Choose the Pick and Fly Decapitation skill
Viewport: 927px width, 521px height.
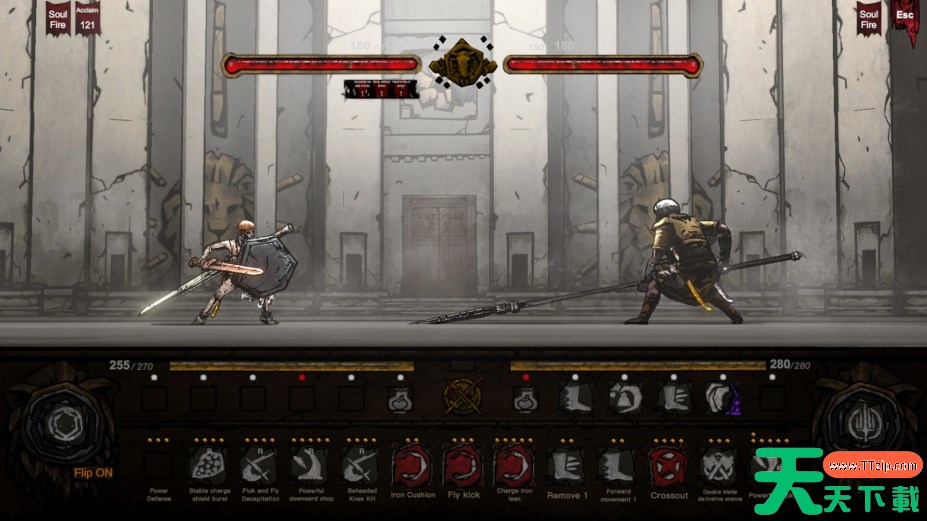[x=257, y=465]
